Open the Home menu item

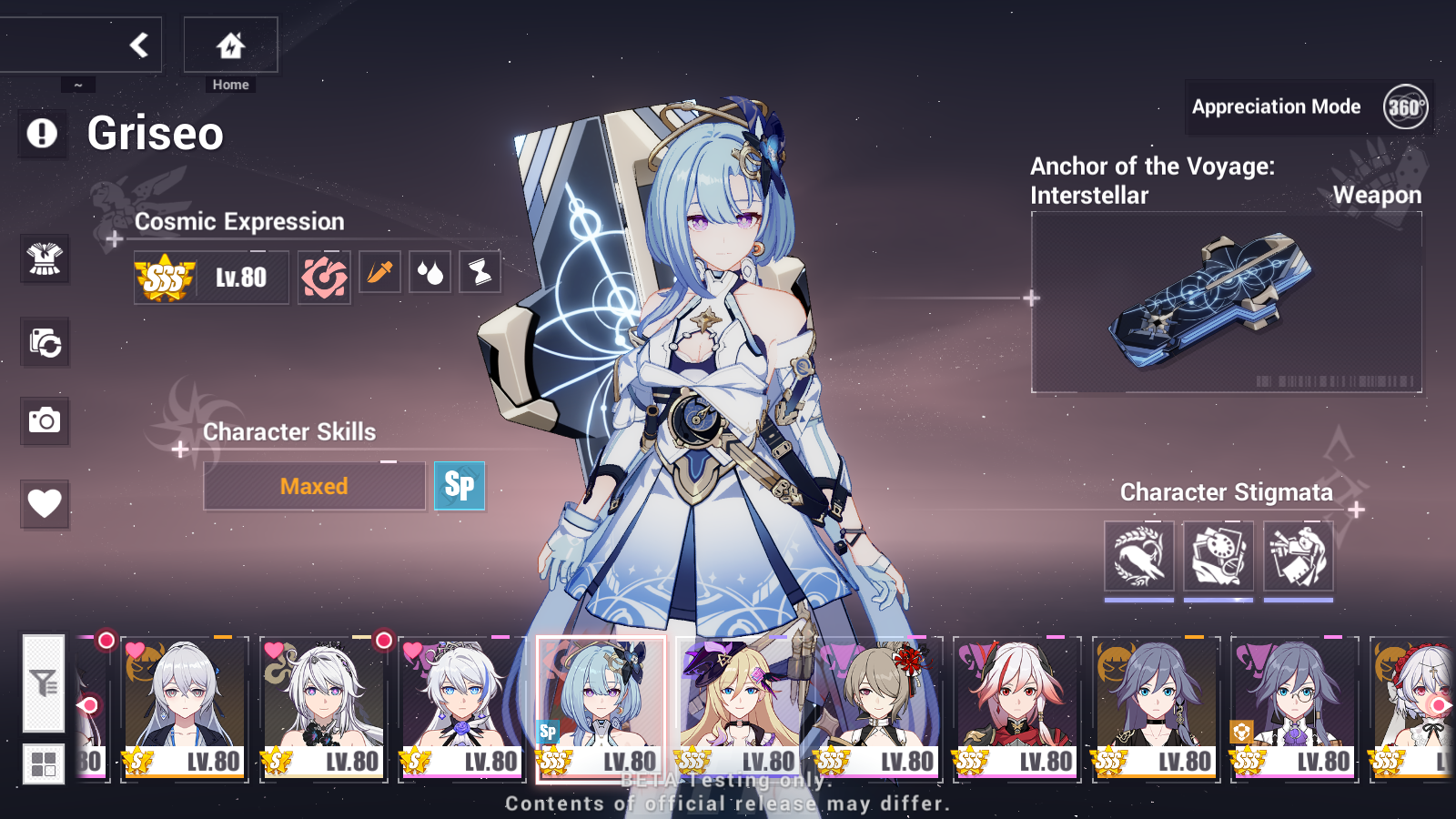click(x=230, y=47)
